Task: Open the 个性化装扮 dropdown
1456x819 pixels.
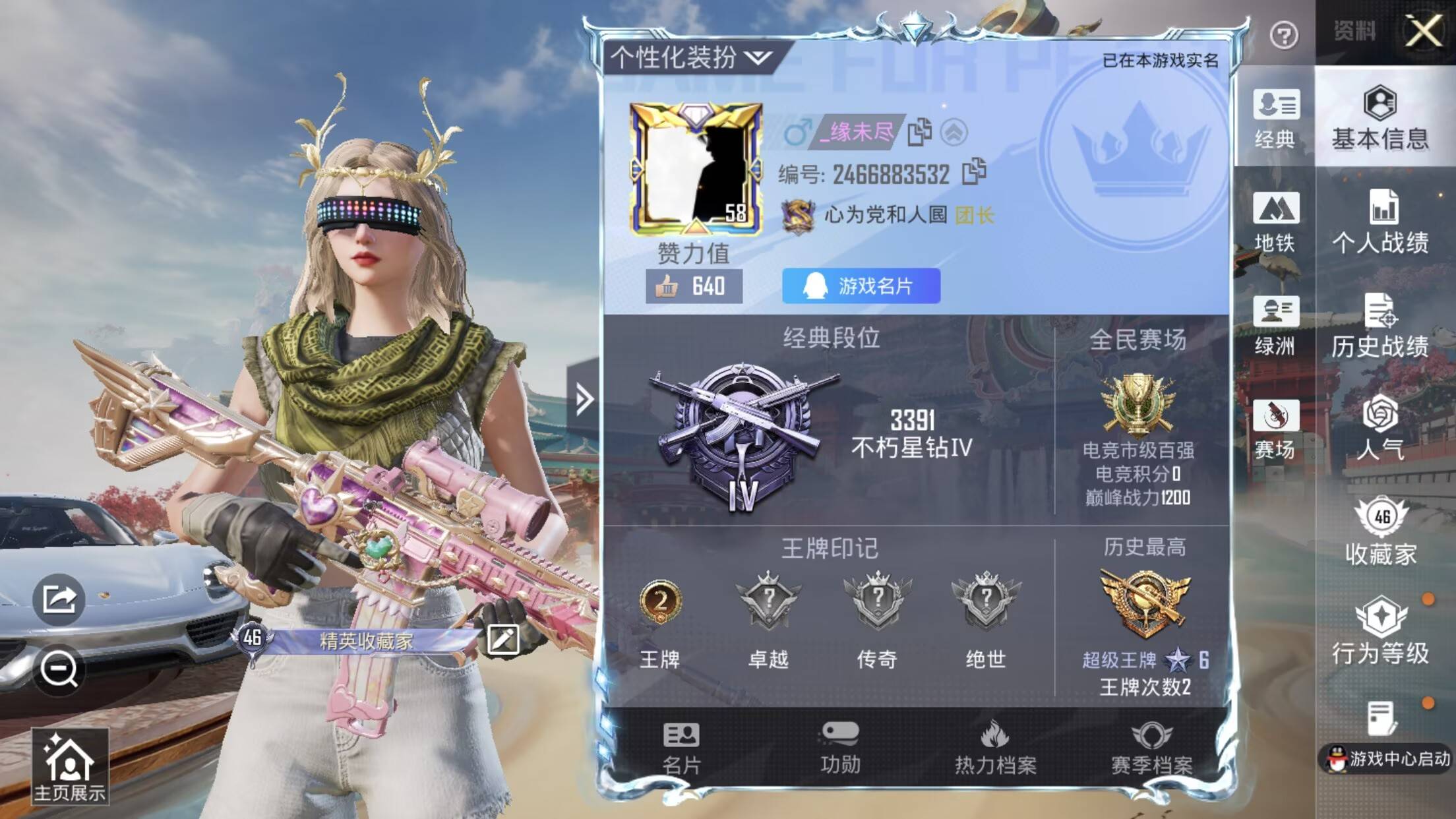Action: coord(690,58)
